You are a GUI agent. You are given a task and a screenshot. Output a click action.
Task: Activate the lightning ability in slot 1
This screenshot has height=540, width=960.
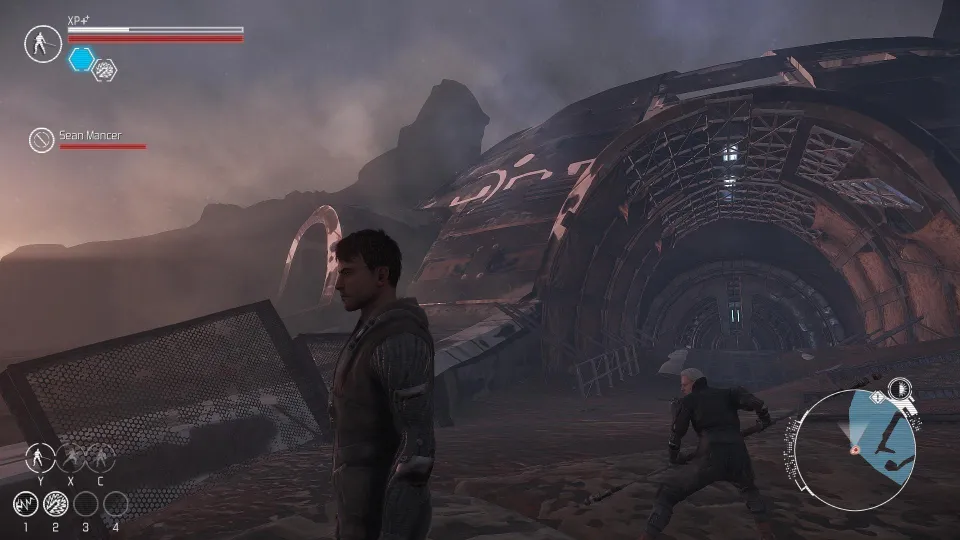point(26,504)
